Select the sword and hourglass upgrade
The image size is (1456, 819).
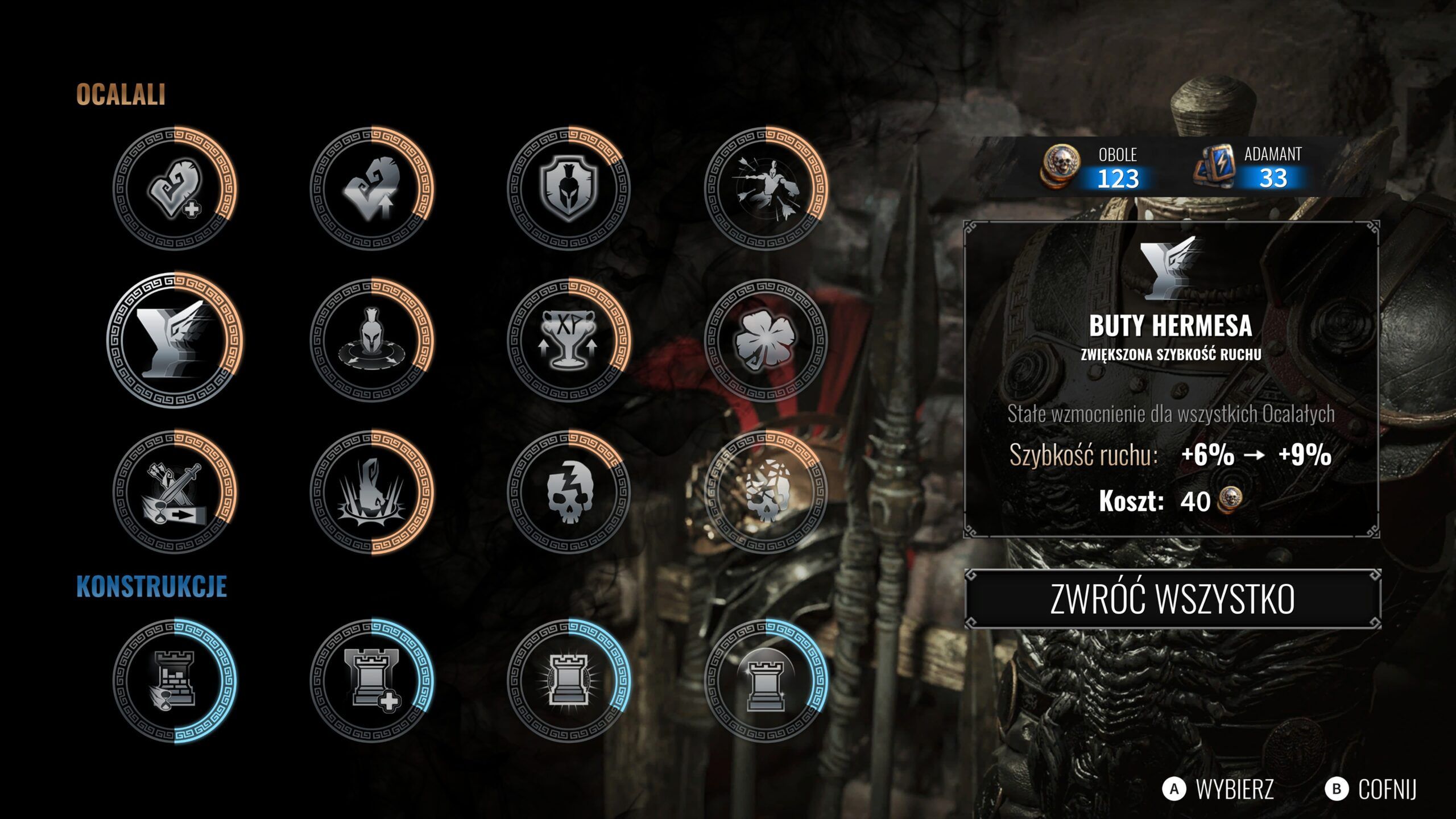(175, 492)
